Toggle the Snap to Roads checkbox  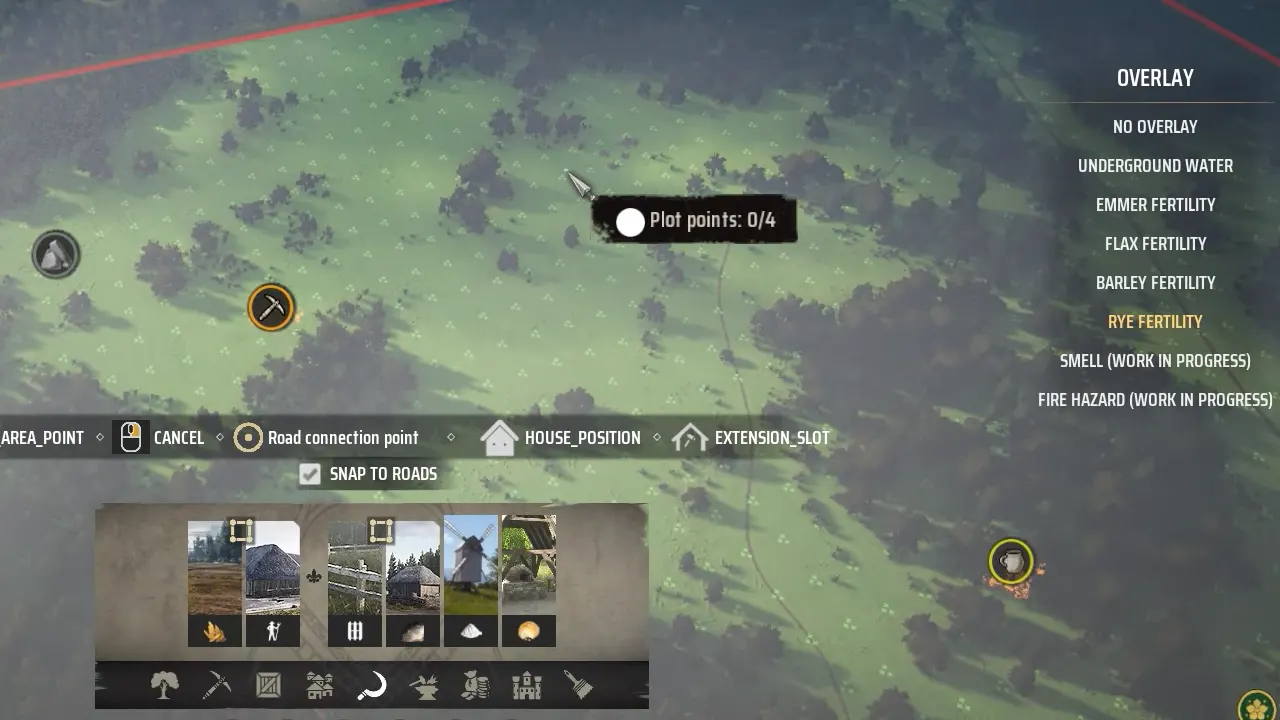click(310, 474)
